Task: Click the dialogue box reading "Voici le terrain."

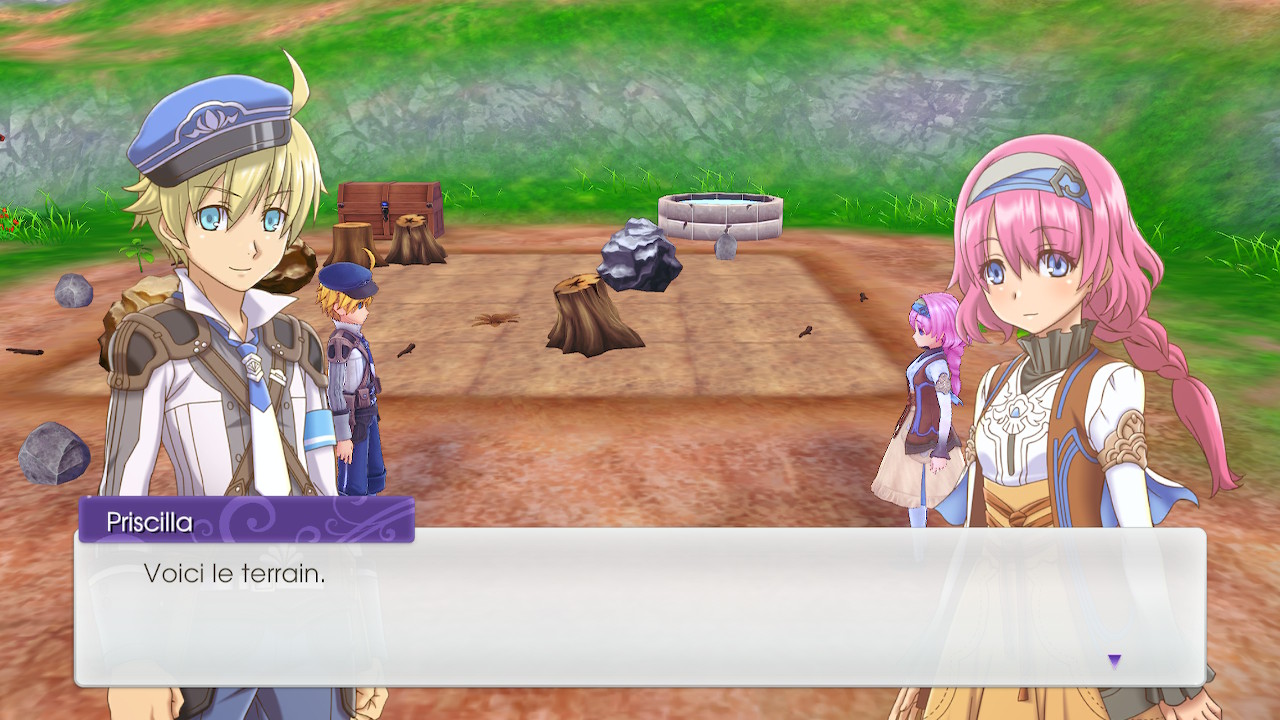Action: click(640, 607)
